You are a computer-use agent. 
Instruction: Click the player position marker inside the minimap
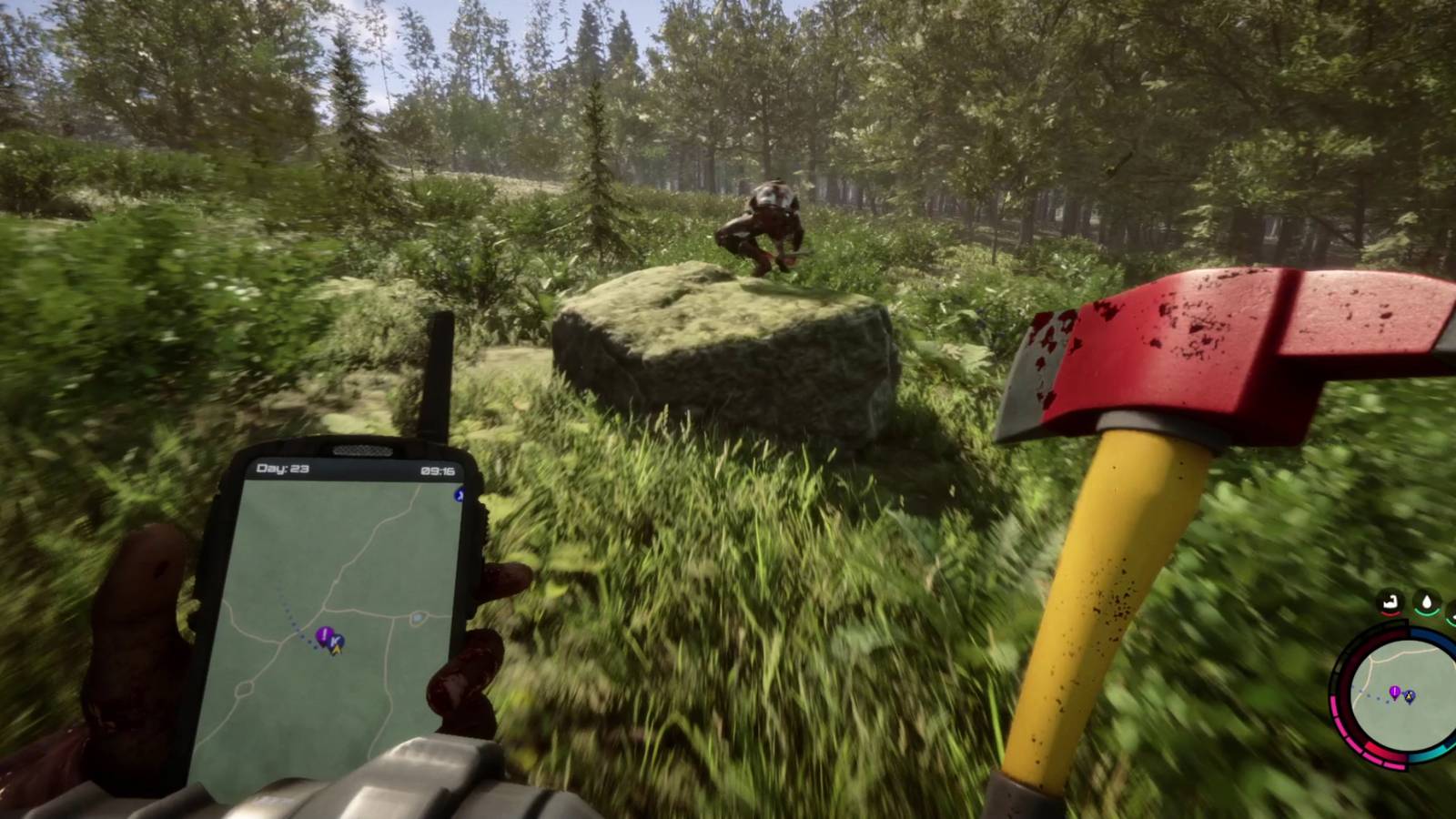1409,696
